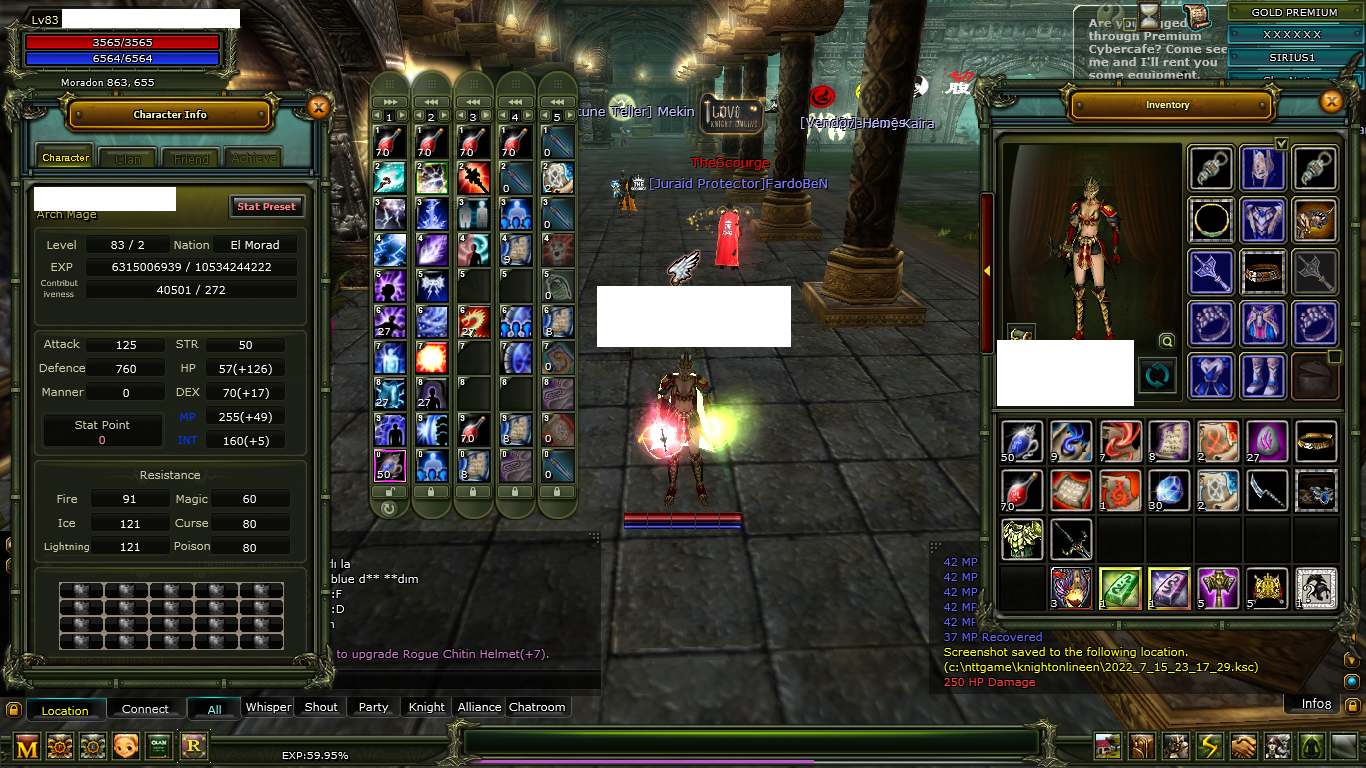Screen dimensions: 1366x768
Task: Click the handshake trade icon bottom right
Action: pos(1243,745)
